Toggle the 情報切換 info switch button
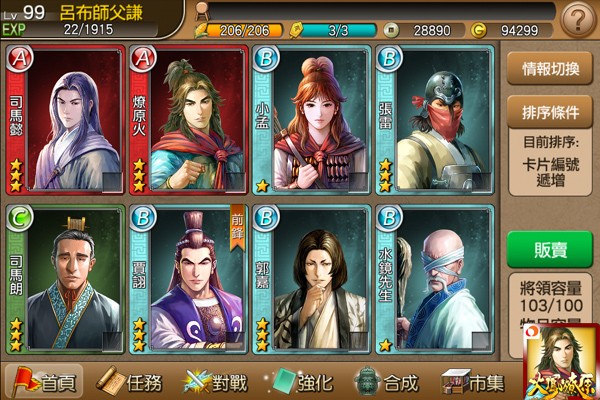Image resolution: width=600 pixels, height=400 pixels. [x=551, y=70]
